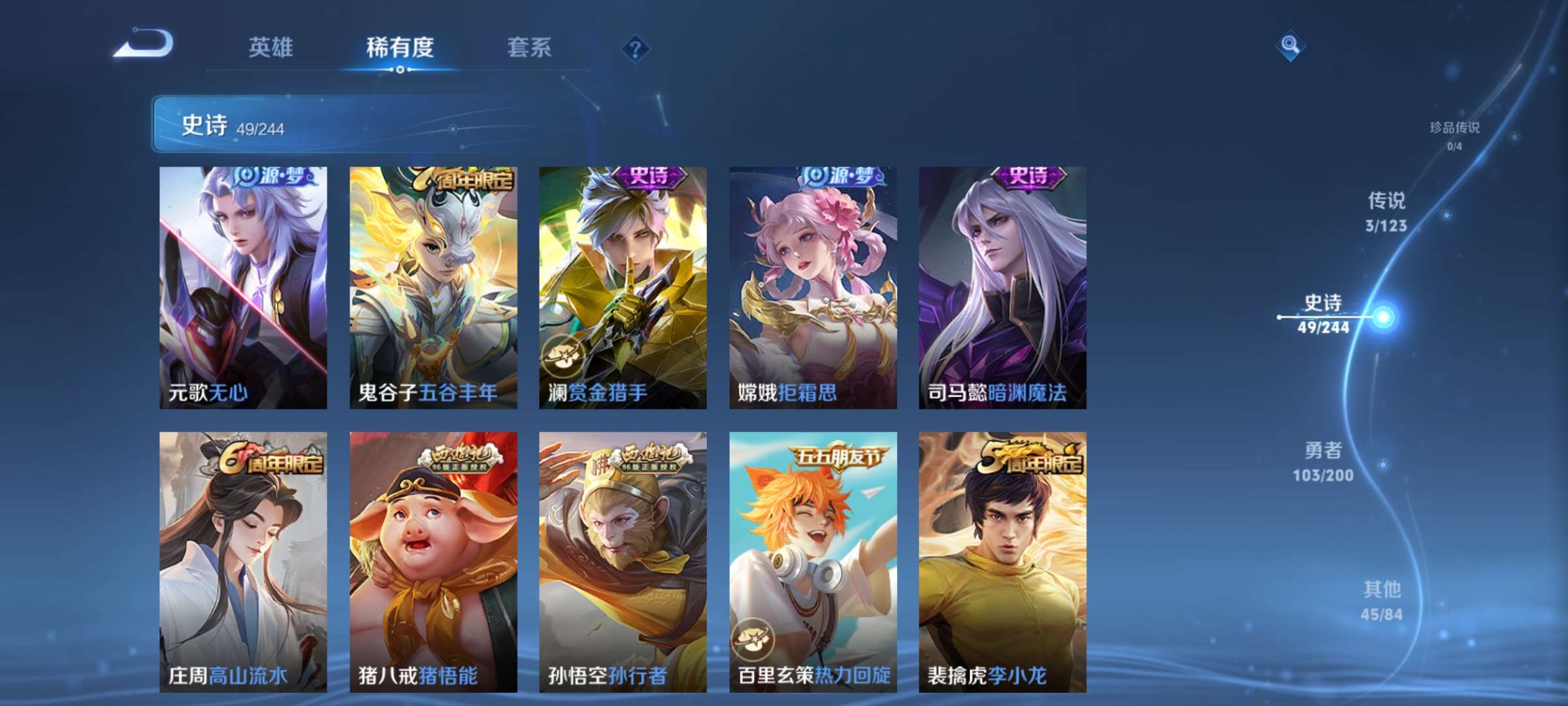Click the question mark help icon
Image resolution: width=1568 pixels, height=706 pixels.
click(637, 48)
